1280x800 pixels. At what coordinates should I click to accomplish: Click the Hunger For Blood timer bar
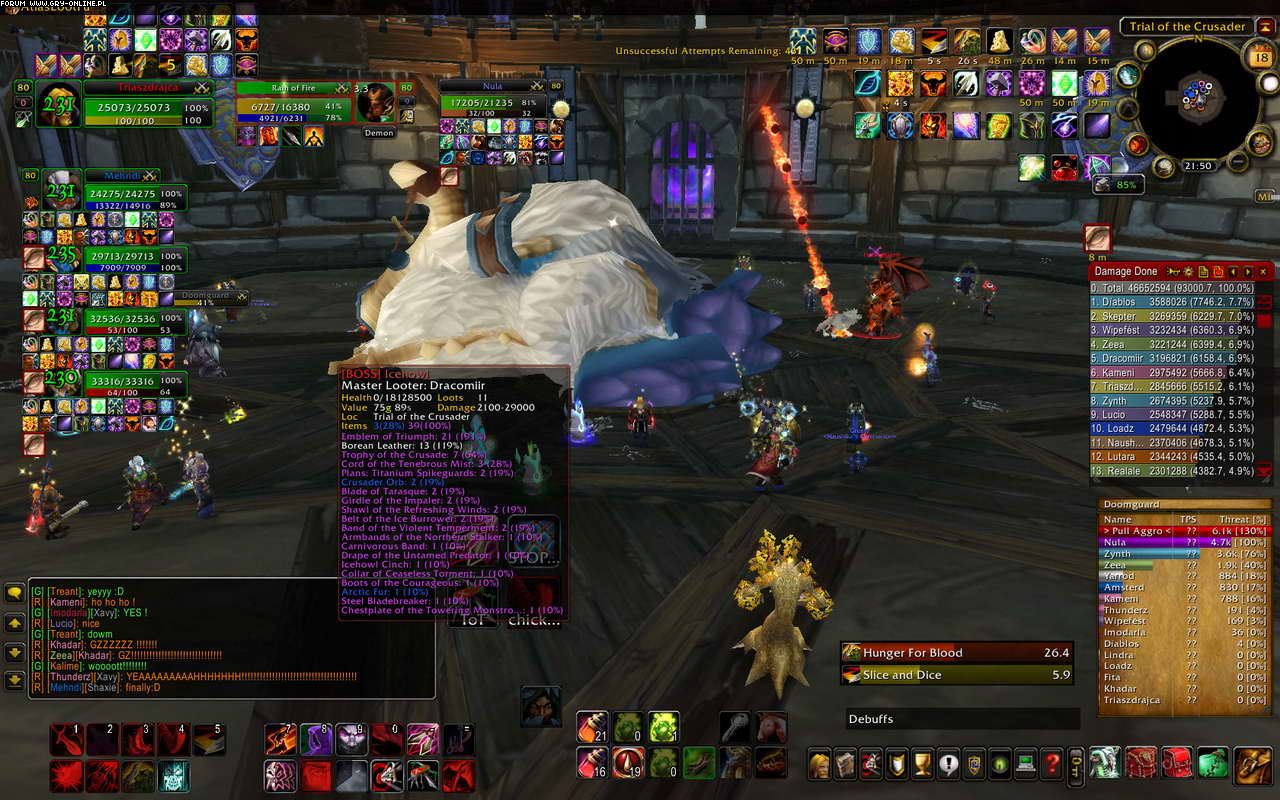pyautogui.click(x=957, y=653)
